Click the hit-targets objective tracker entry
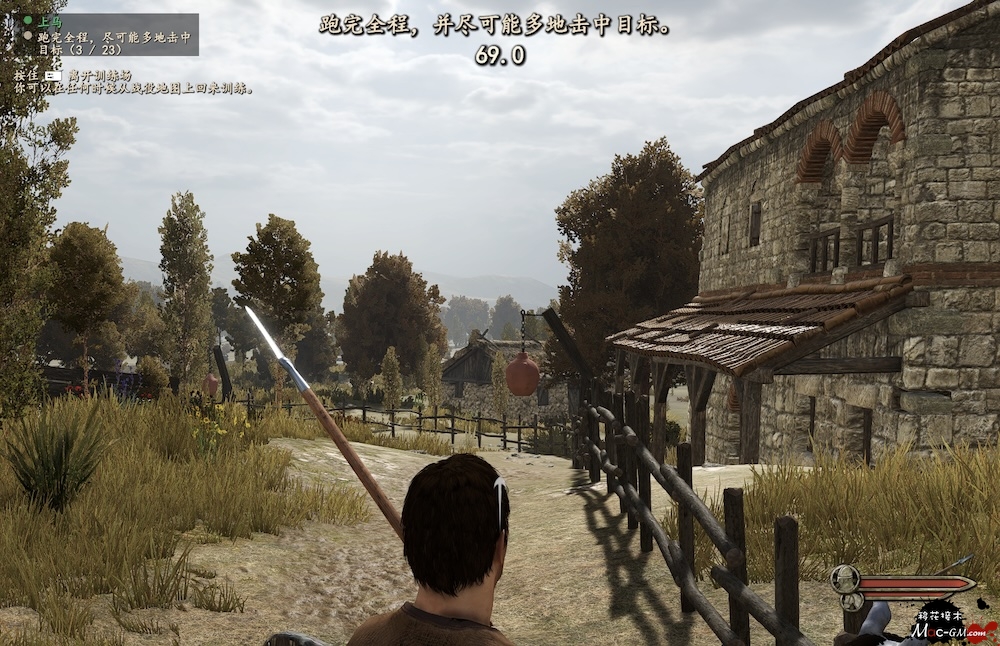This screenshot has height=646, width=1000. [x=112, y=40]
